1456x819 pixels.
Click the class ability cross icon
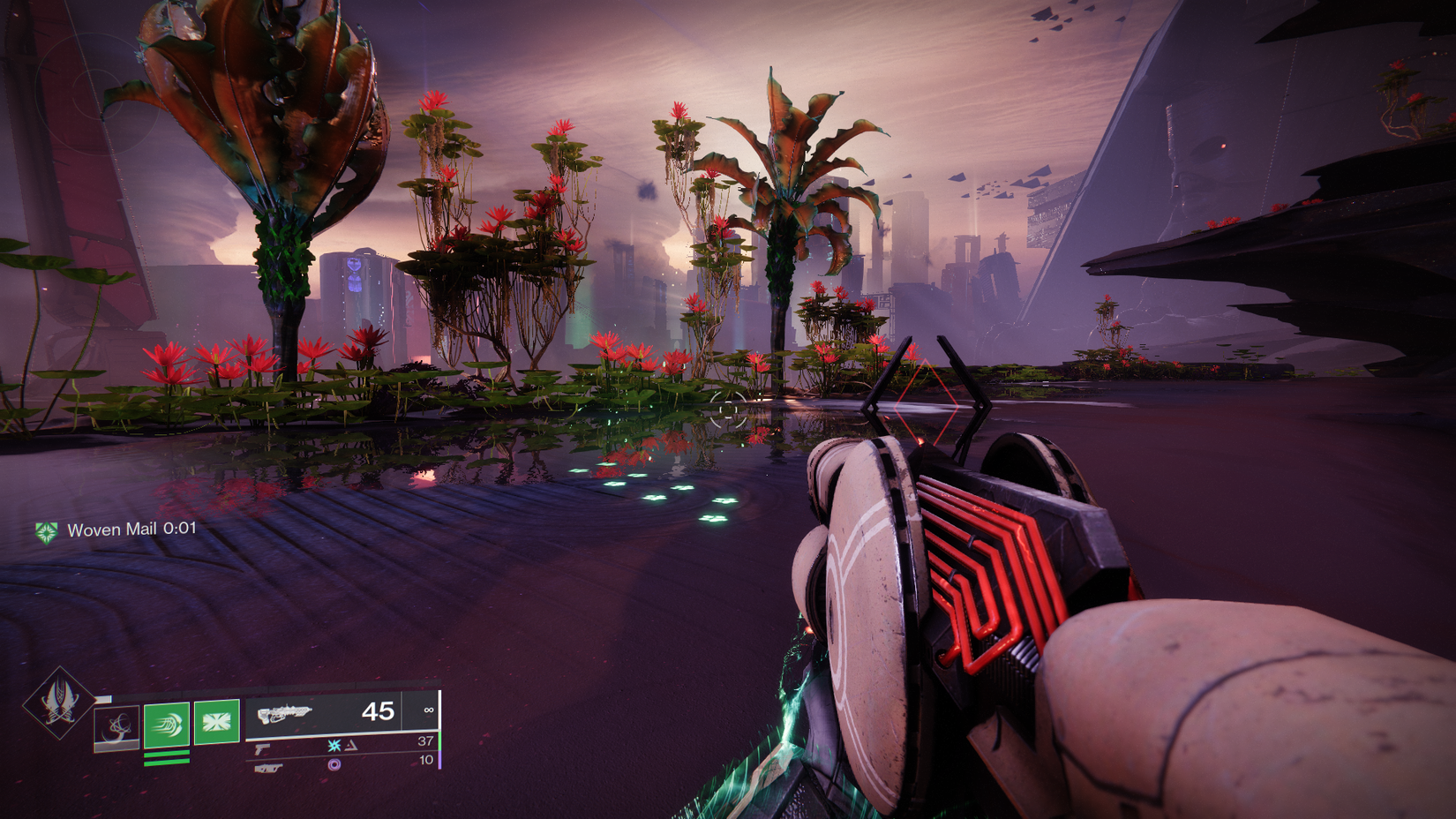coord(216,722)
